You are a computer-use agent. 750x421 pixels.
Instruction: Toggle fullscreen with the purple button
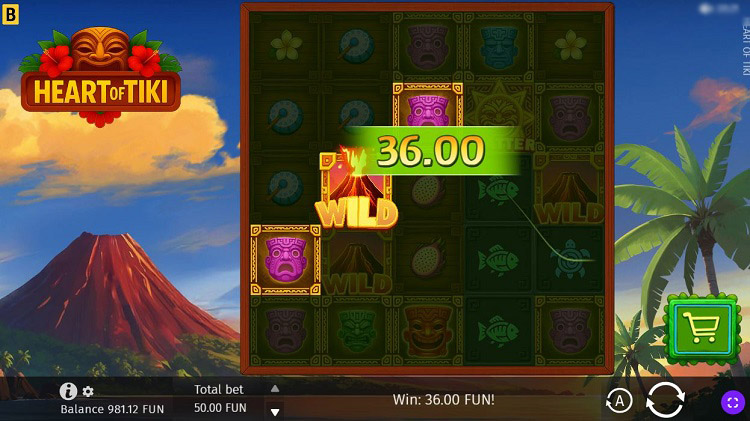[732, 401]
